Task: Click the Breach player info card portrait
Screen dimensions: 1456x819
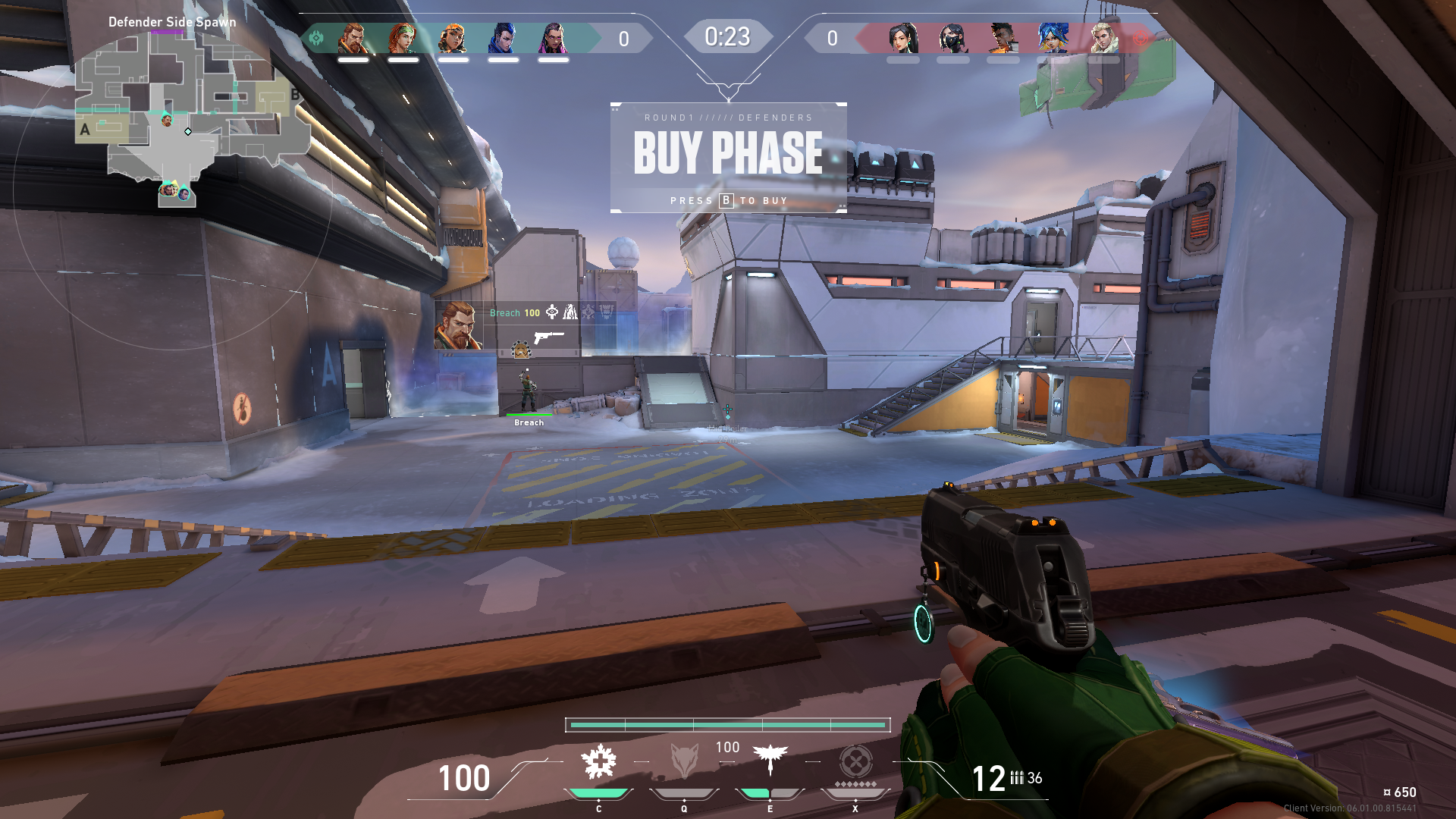Action: (x=458, y=325)
